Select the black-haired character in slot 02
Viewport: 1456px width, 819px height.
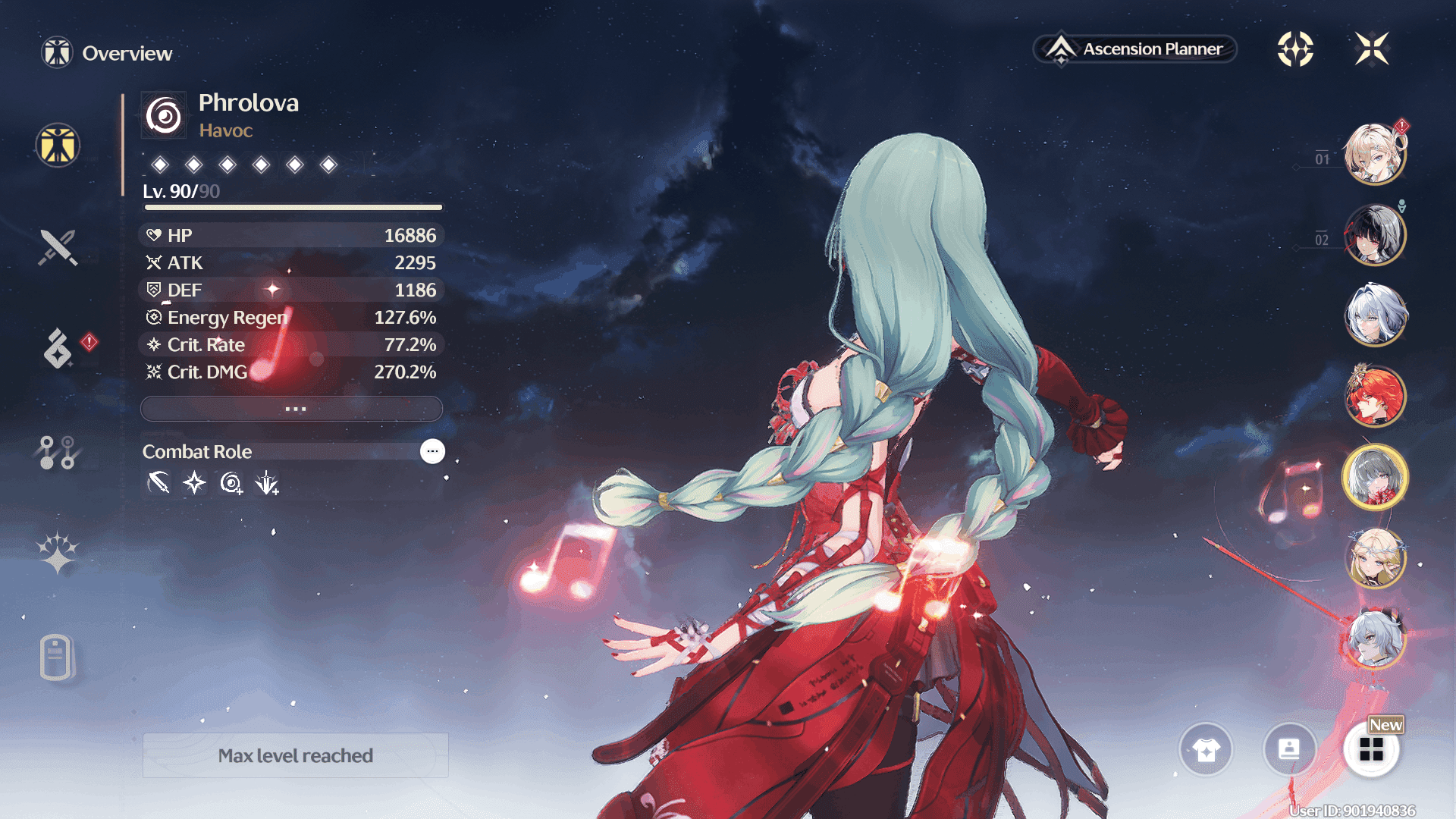[x=1374, y=235]
